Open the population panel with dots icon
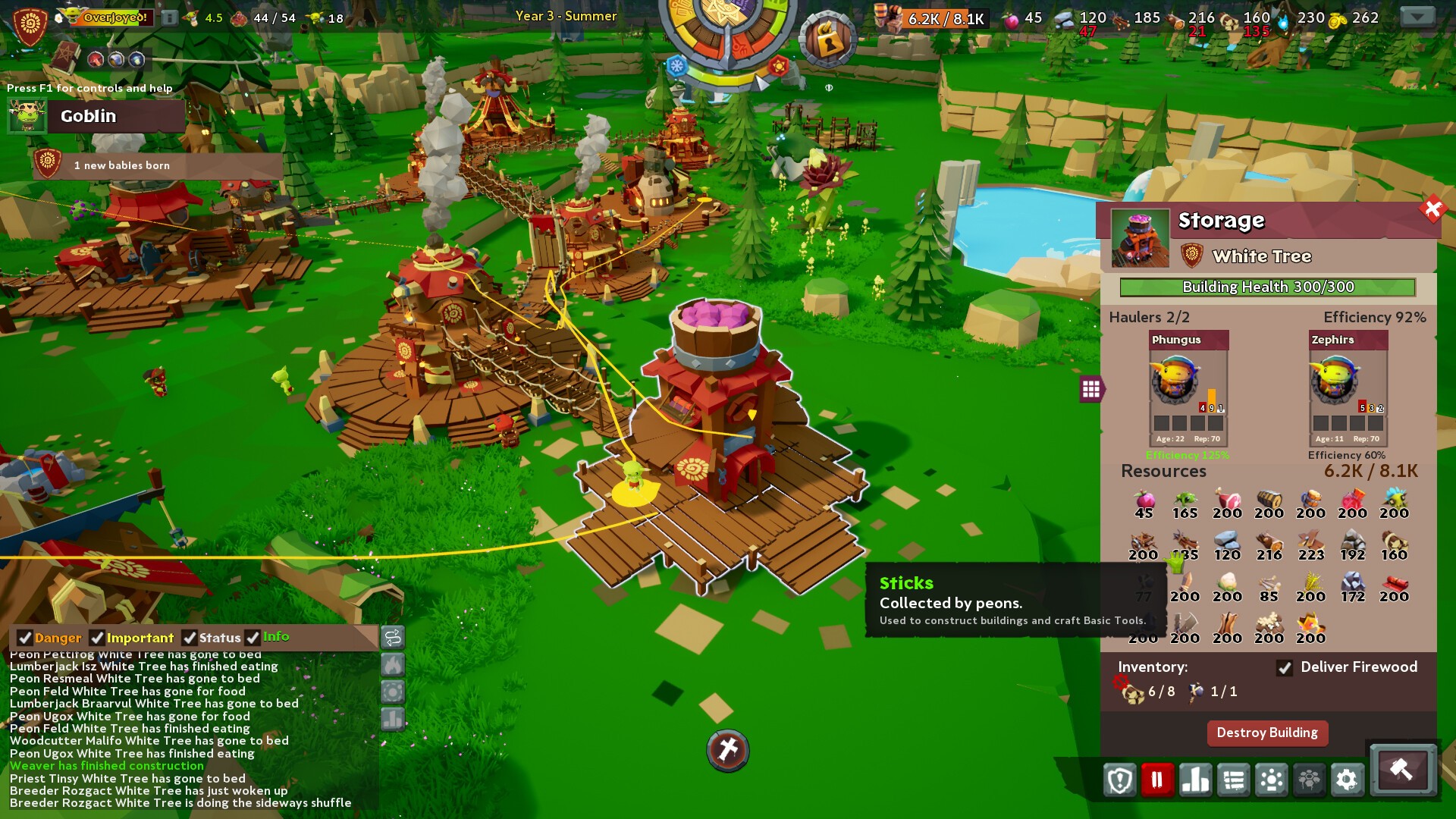The width and height of the screenshot is (1456, 819). pos(1272,780)
